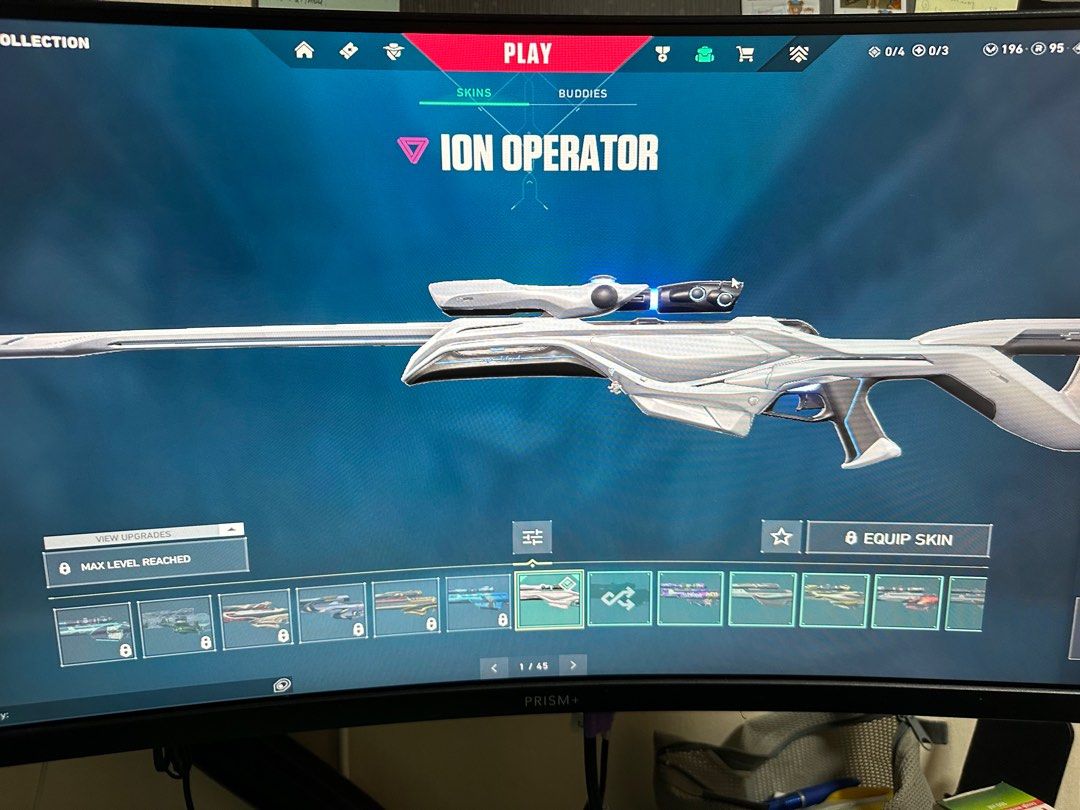Switch to the Skins tab
The height and width of the screenshot is (810, 1080).
(x=473, y=93)
